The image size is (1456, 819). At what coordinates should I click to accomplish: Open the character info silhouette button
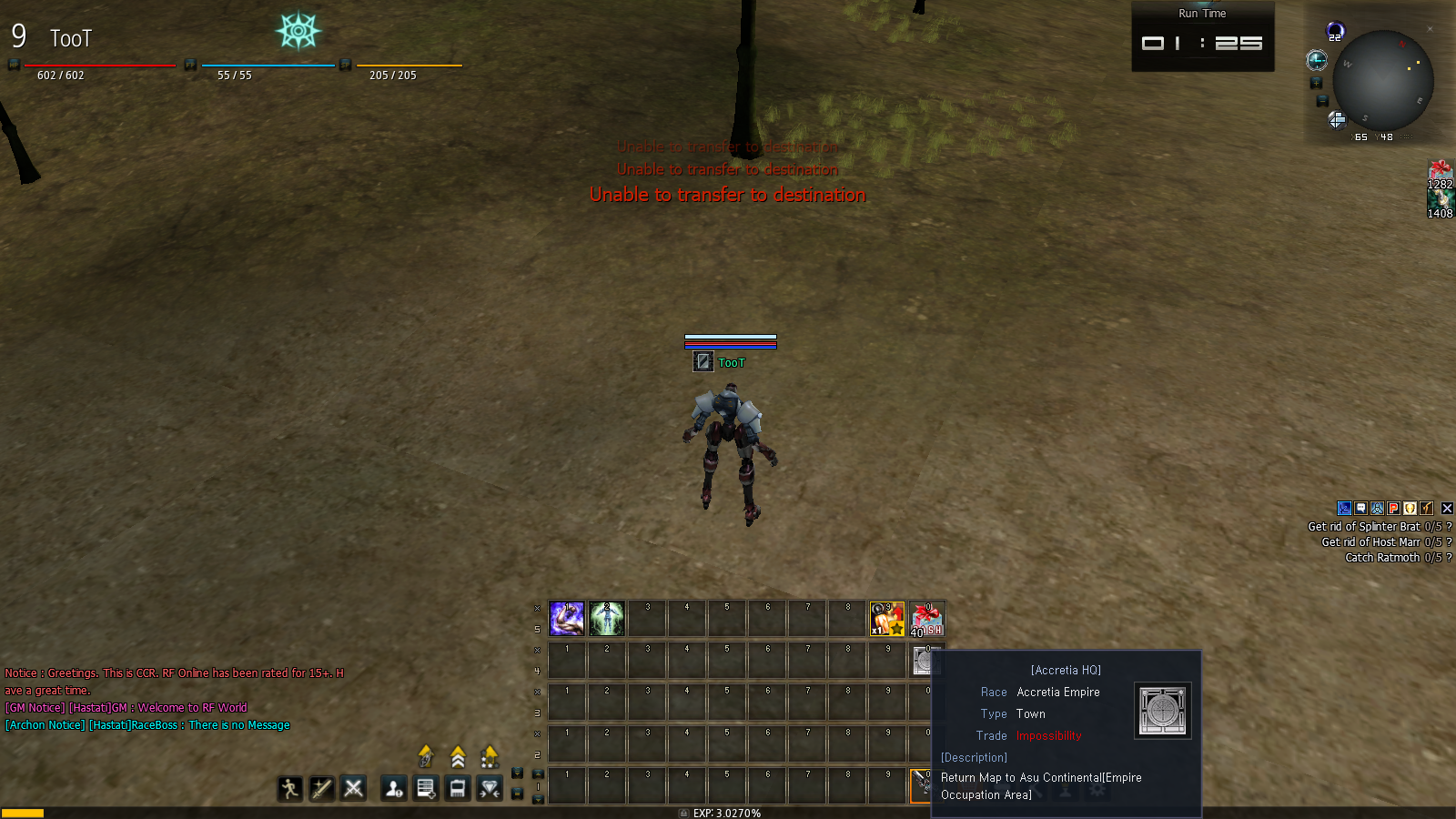tap(394, 788)
